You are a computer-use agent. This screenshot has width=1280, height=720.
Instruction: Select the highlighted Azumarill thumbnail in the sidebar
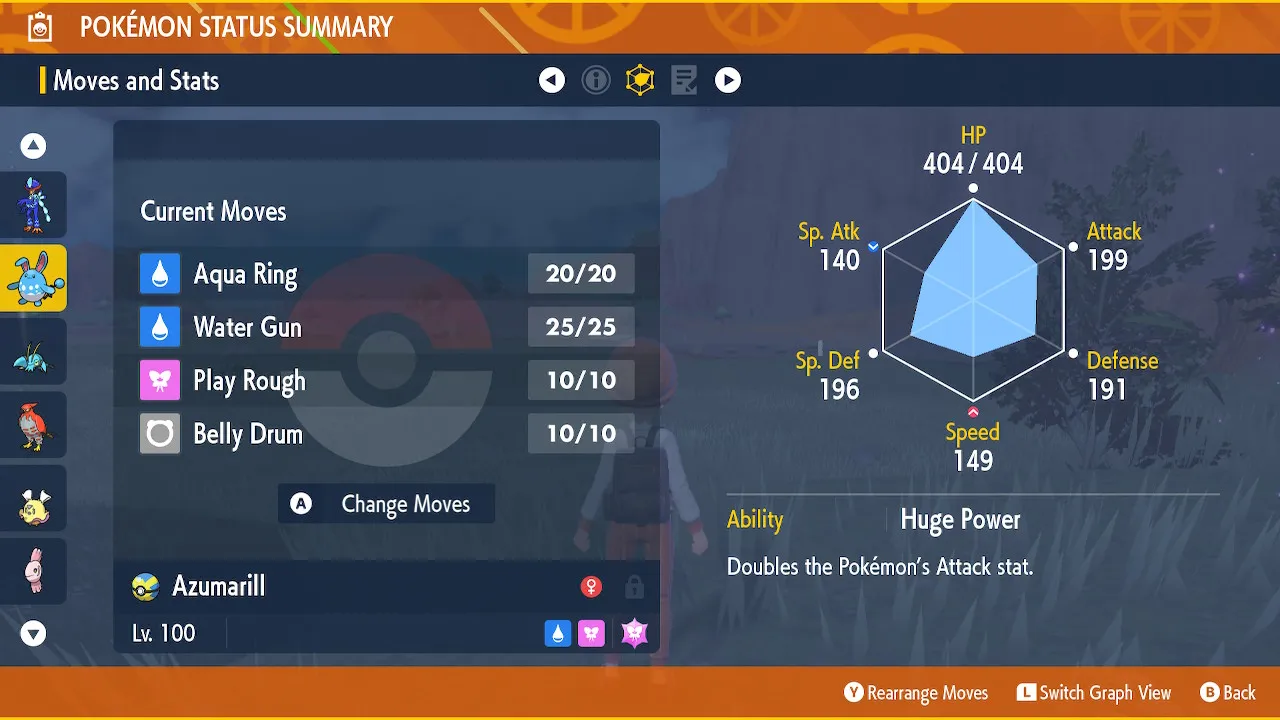coord(33,278)
